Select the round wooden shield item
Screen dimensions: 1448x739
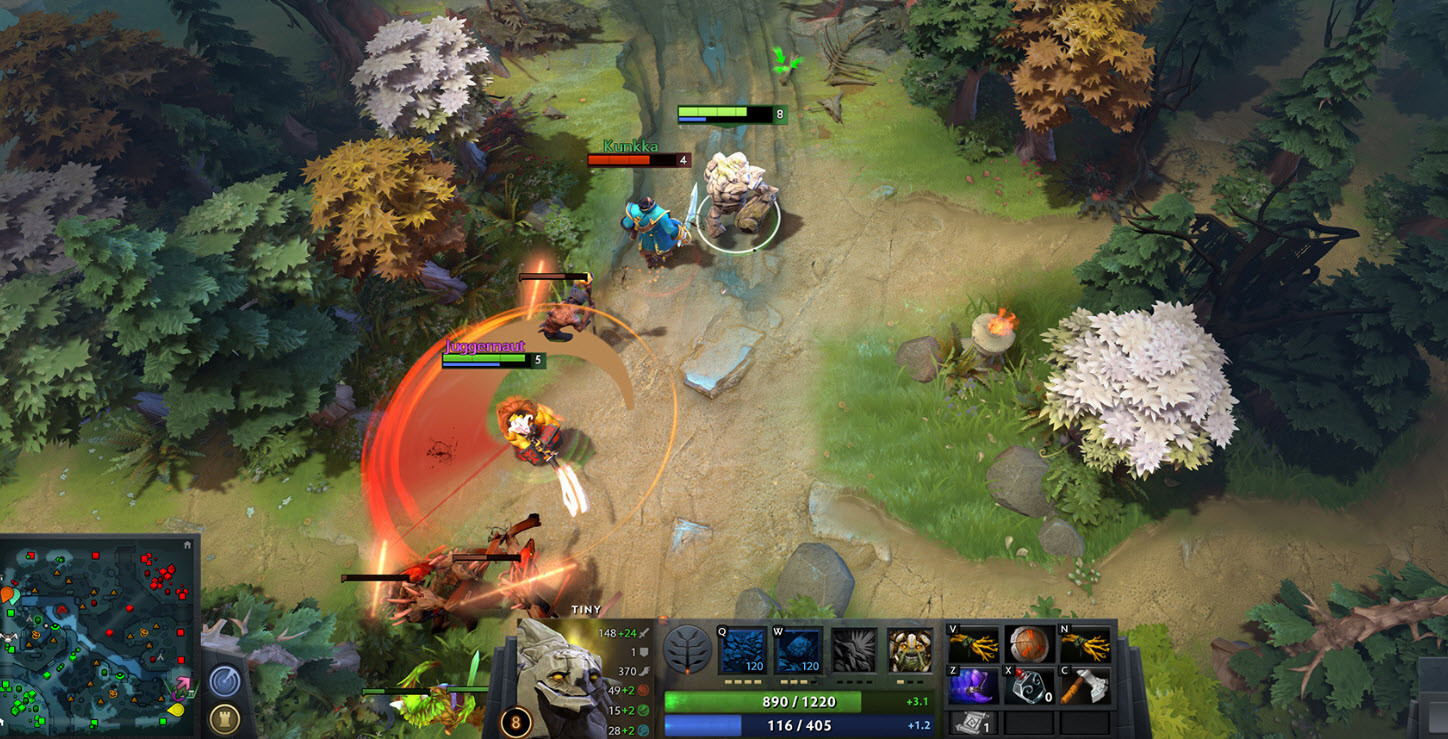(x=1029, y=644)
